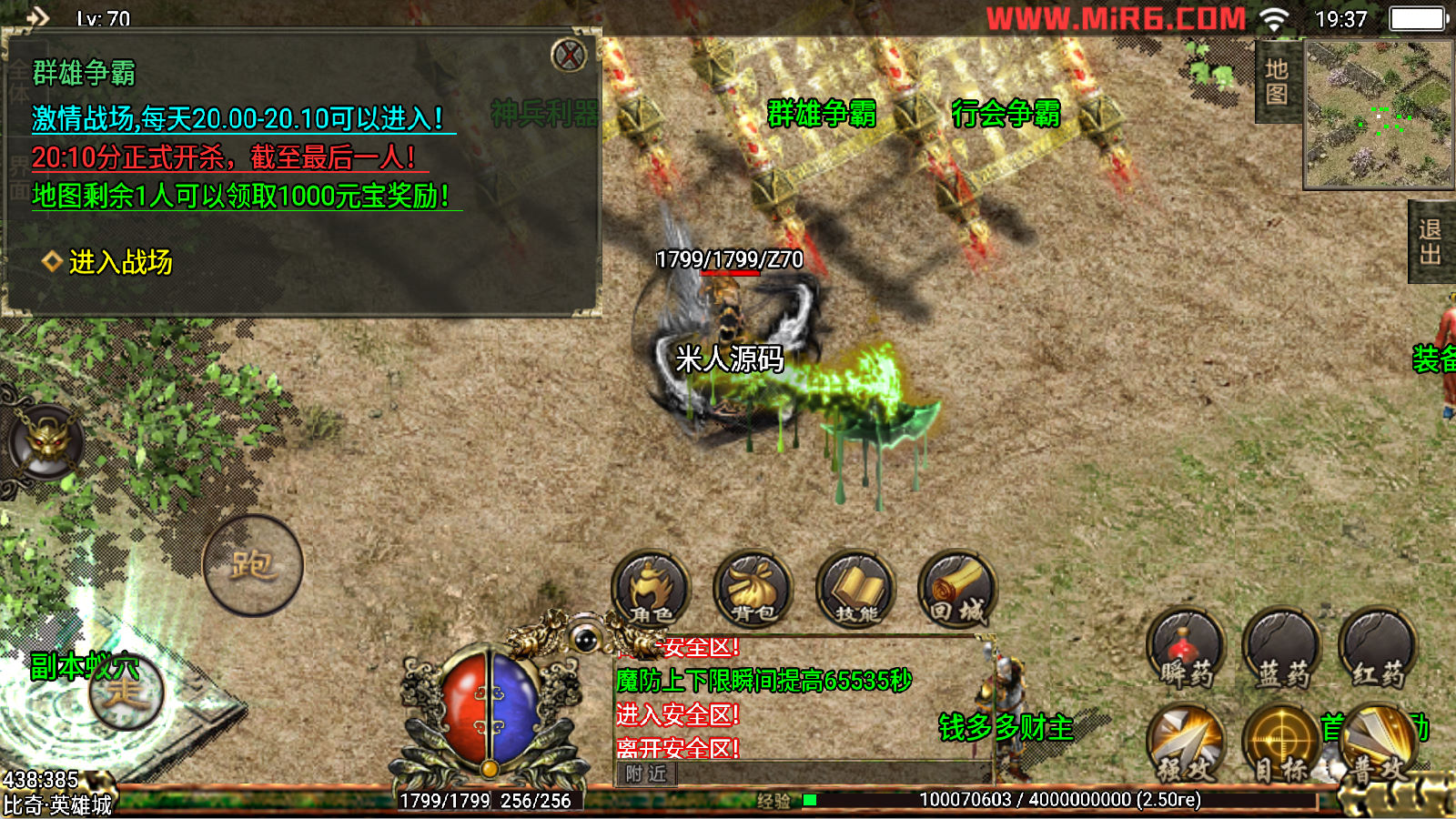Tap the 退出 exit button
Viewport: 1456px width, 819px height.
1431,242
